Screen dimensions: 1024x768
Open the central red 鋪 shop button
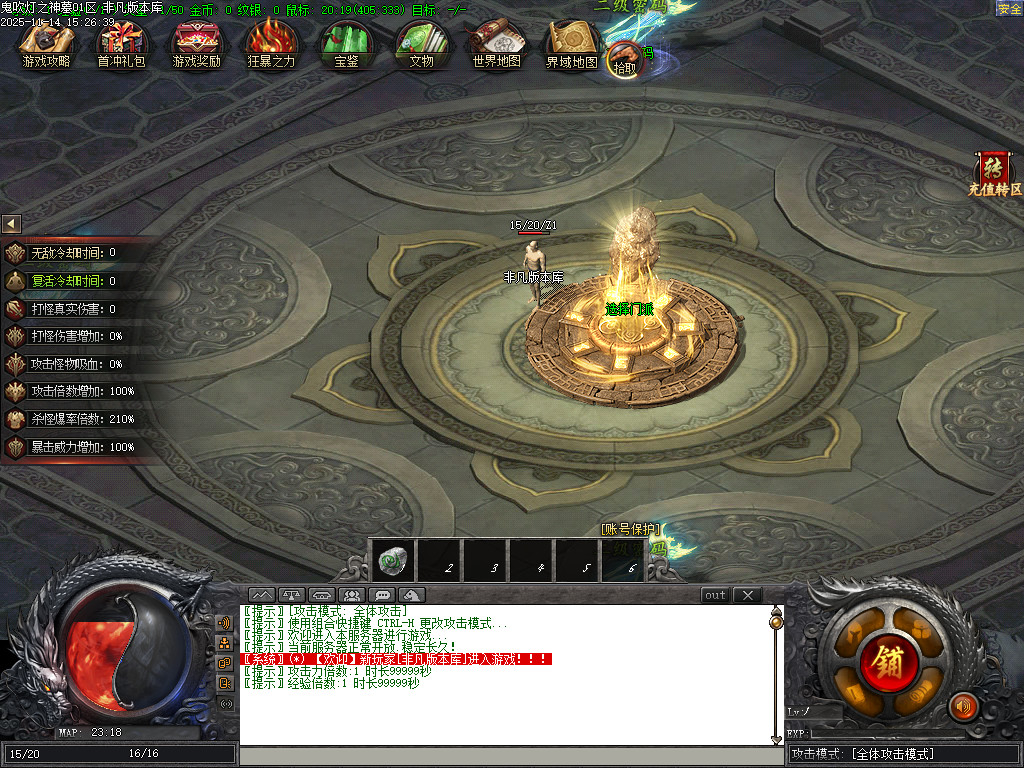pos(885,661)
